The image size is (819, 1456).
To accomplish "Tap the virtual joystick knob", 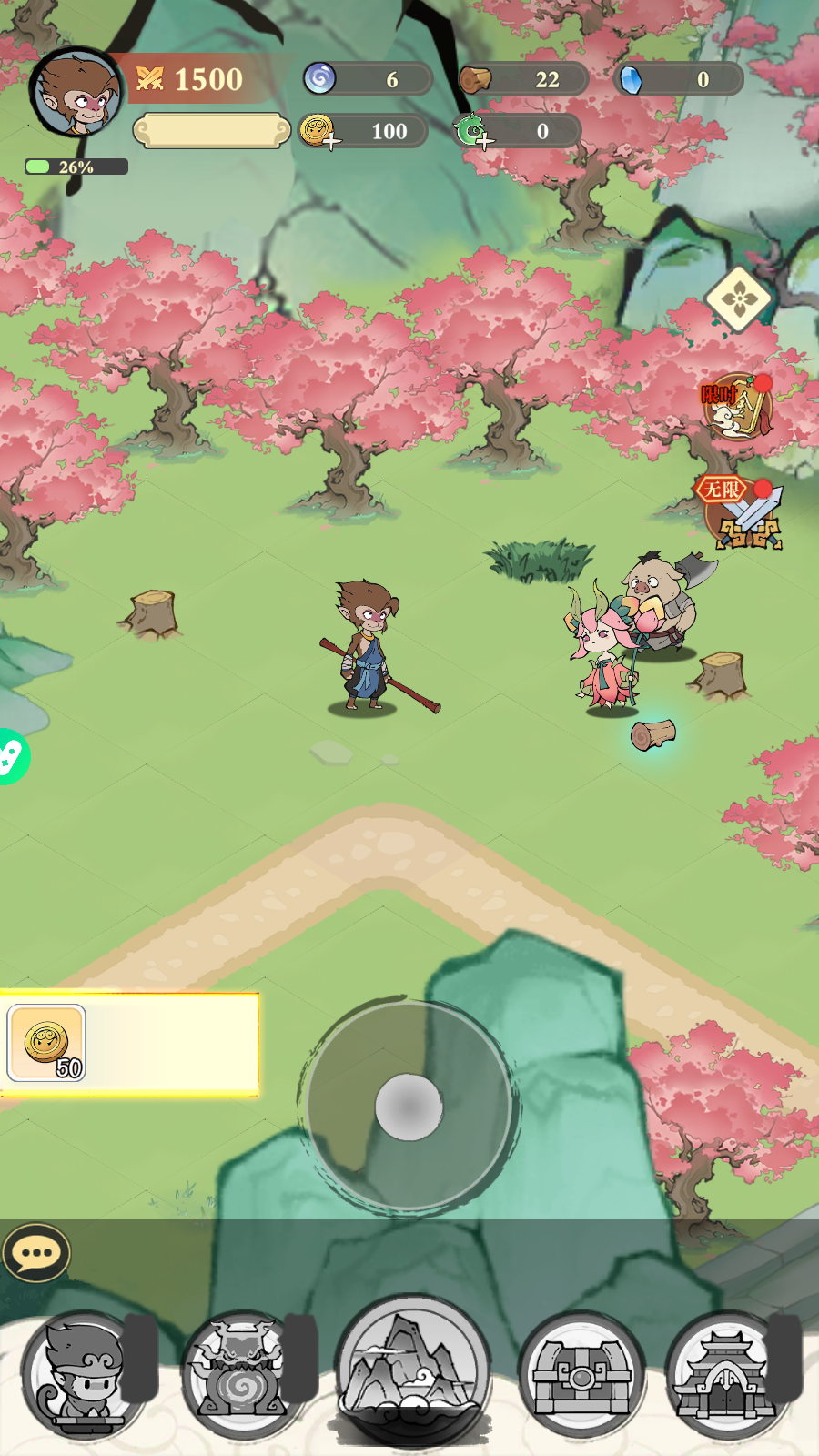I will click(x=409, y=1107).
